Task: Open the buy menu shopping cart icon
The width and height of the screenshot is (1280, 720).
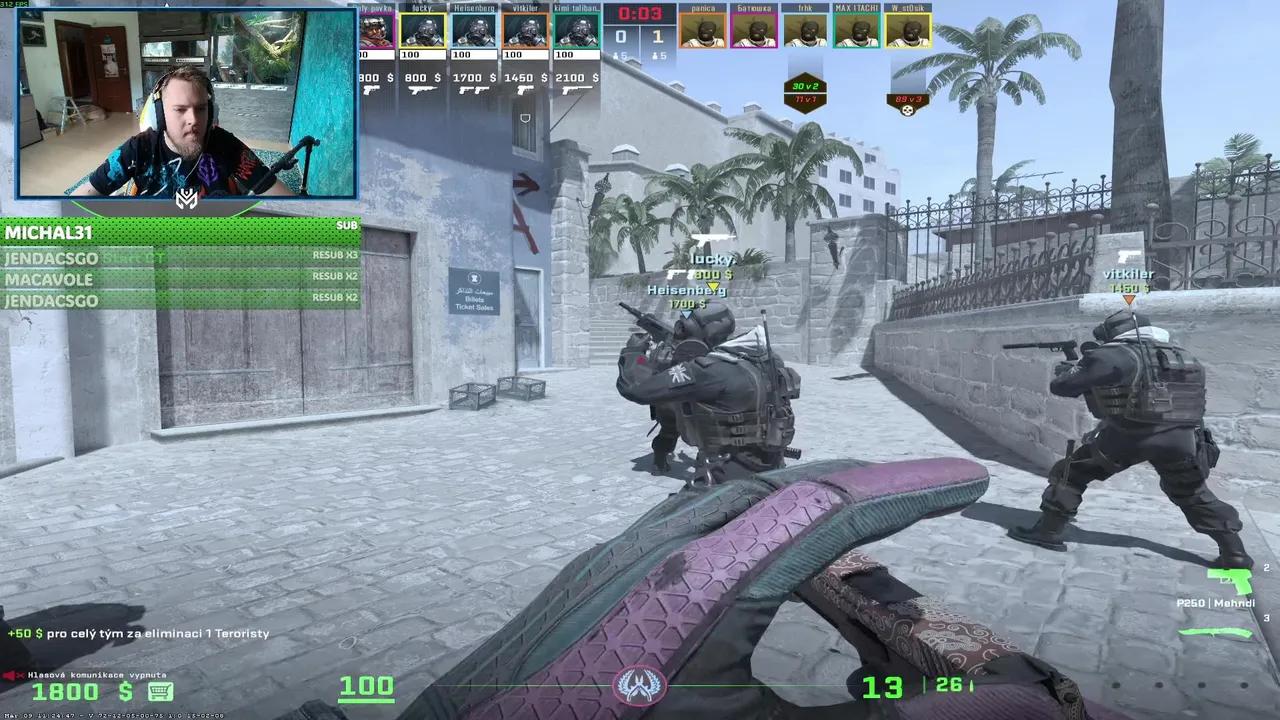Action: tap(160, 692)
